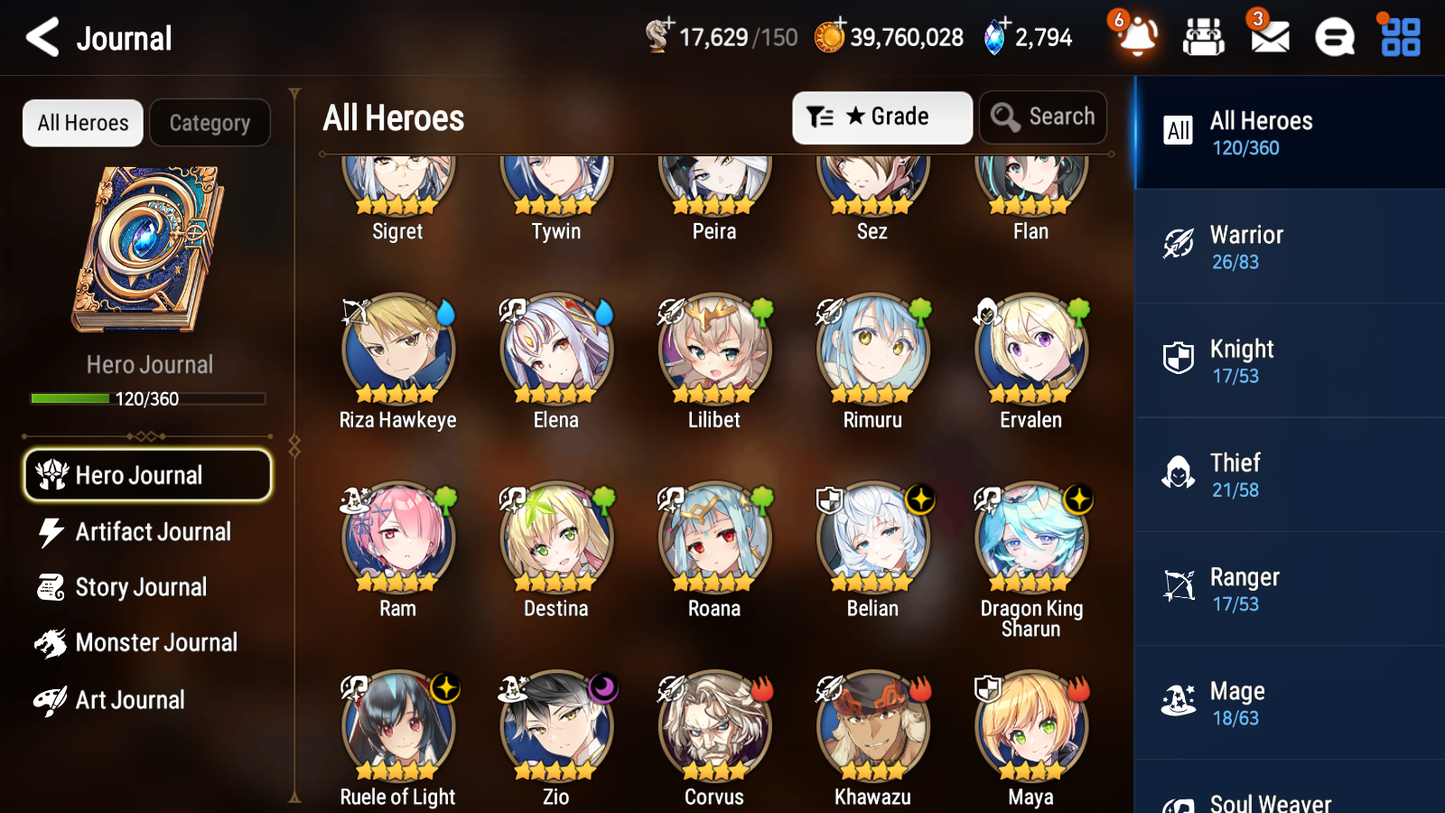Filter heroes by Warrior class
Screen dimensions: 1445x813
click(x=1289, y=247)
